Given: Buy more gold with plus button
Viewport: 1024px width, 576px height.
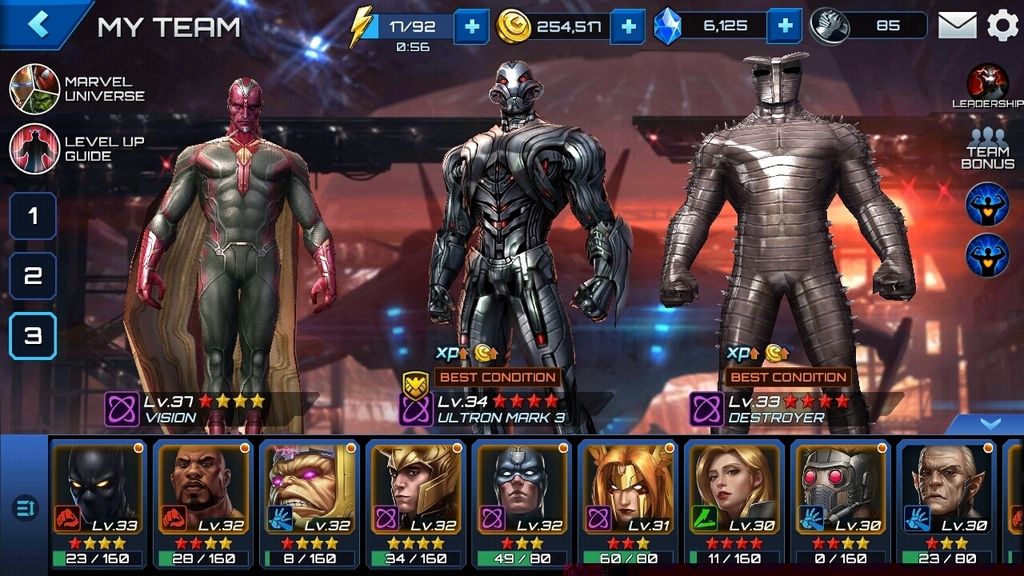Looking at the screenshot, I should pos(627,26).
